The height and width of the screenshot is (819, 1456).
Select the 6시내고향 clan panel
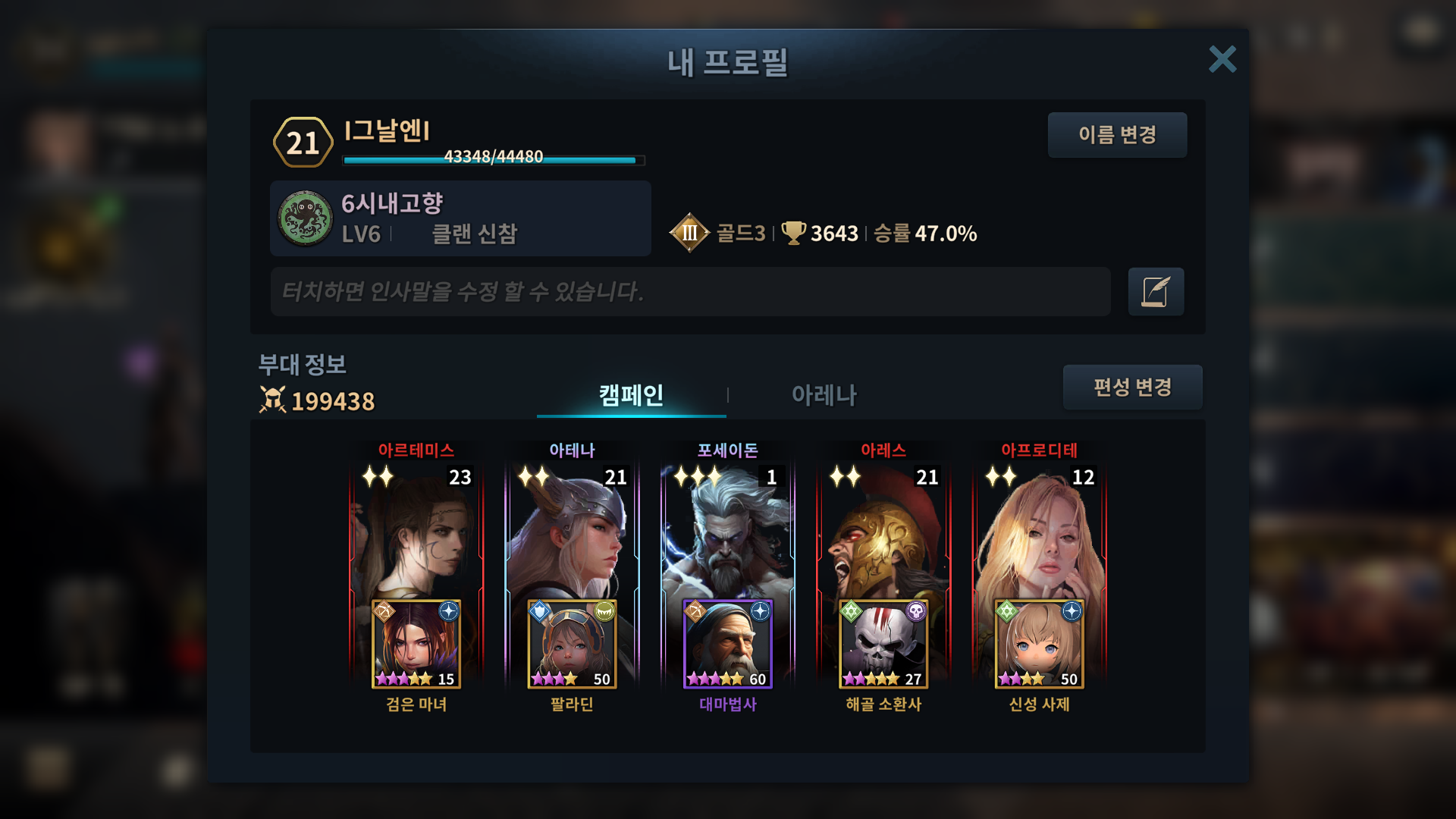460,218
